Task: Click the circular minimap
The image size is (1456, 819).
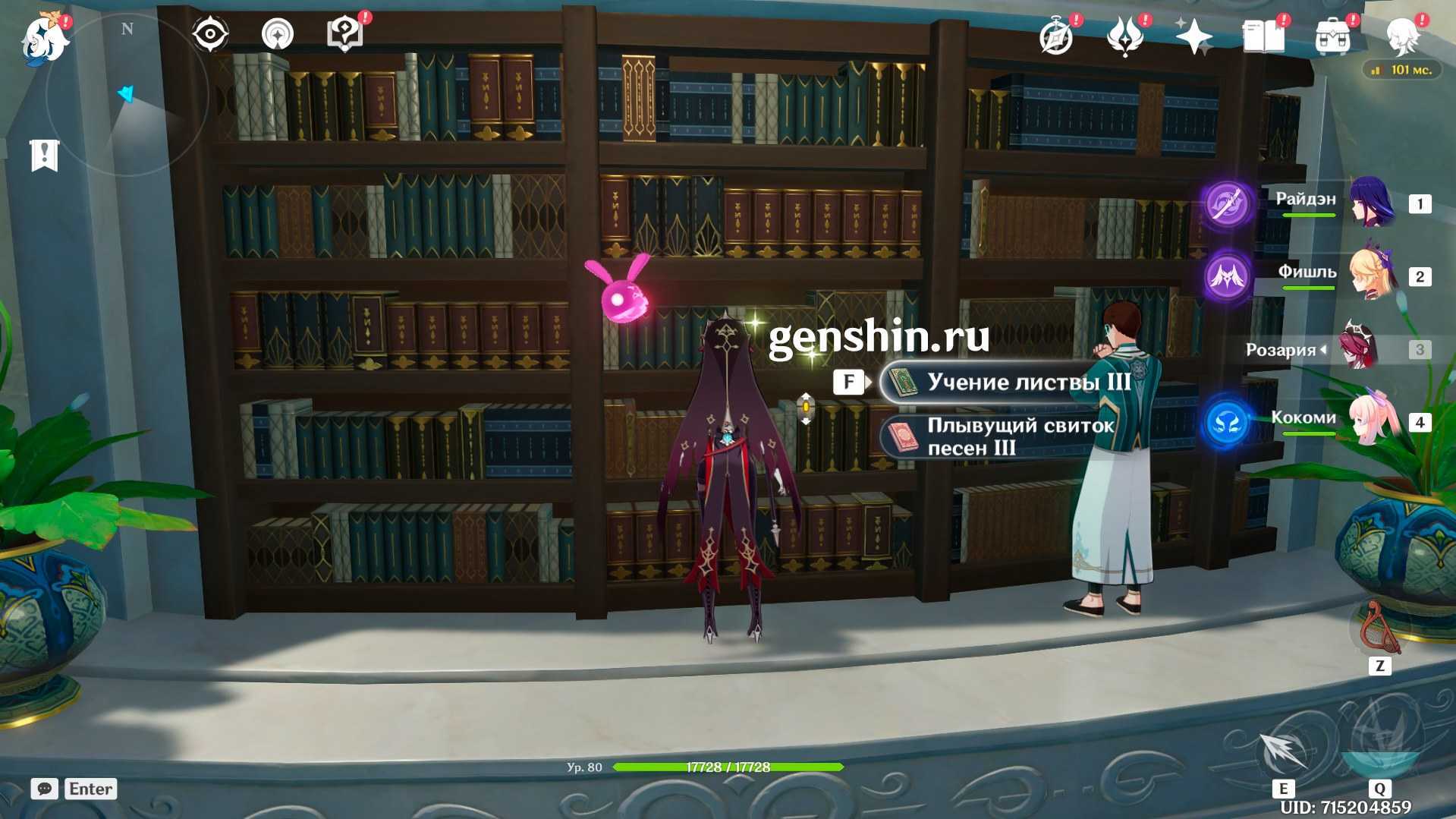Action: (127, 95)
